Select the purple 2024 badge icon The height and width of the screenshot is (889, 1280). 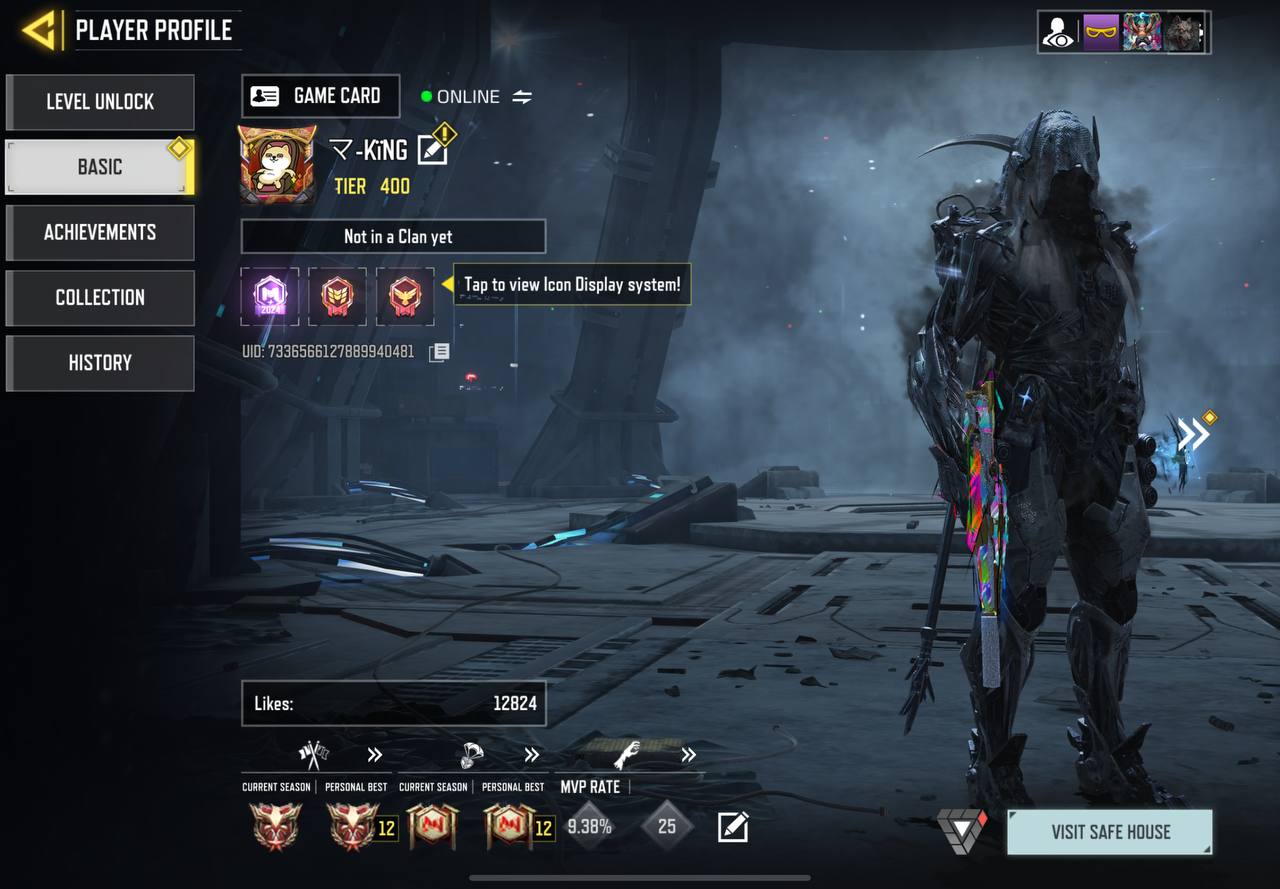pos(270,296)
